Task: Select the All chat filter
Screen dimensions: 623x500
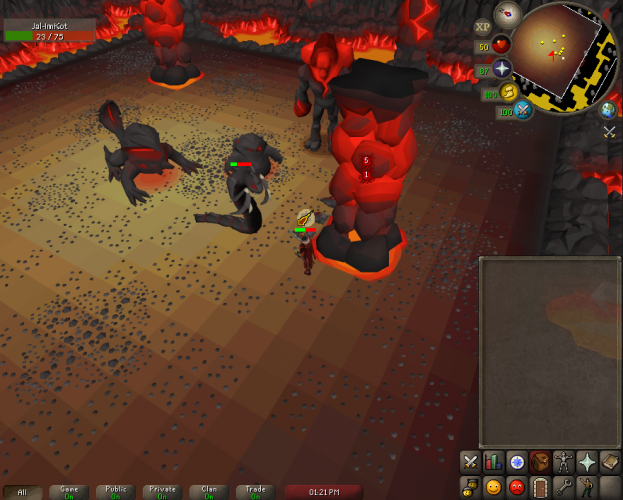Action: click(x=23, y=492)
